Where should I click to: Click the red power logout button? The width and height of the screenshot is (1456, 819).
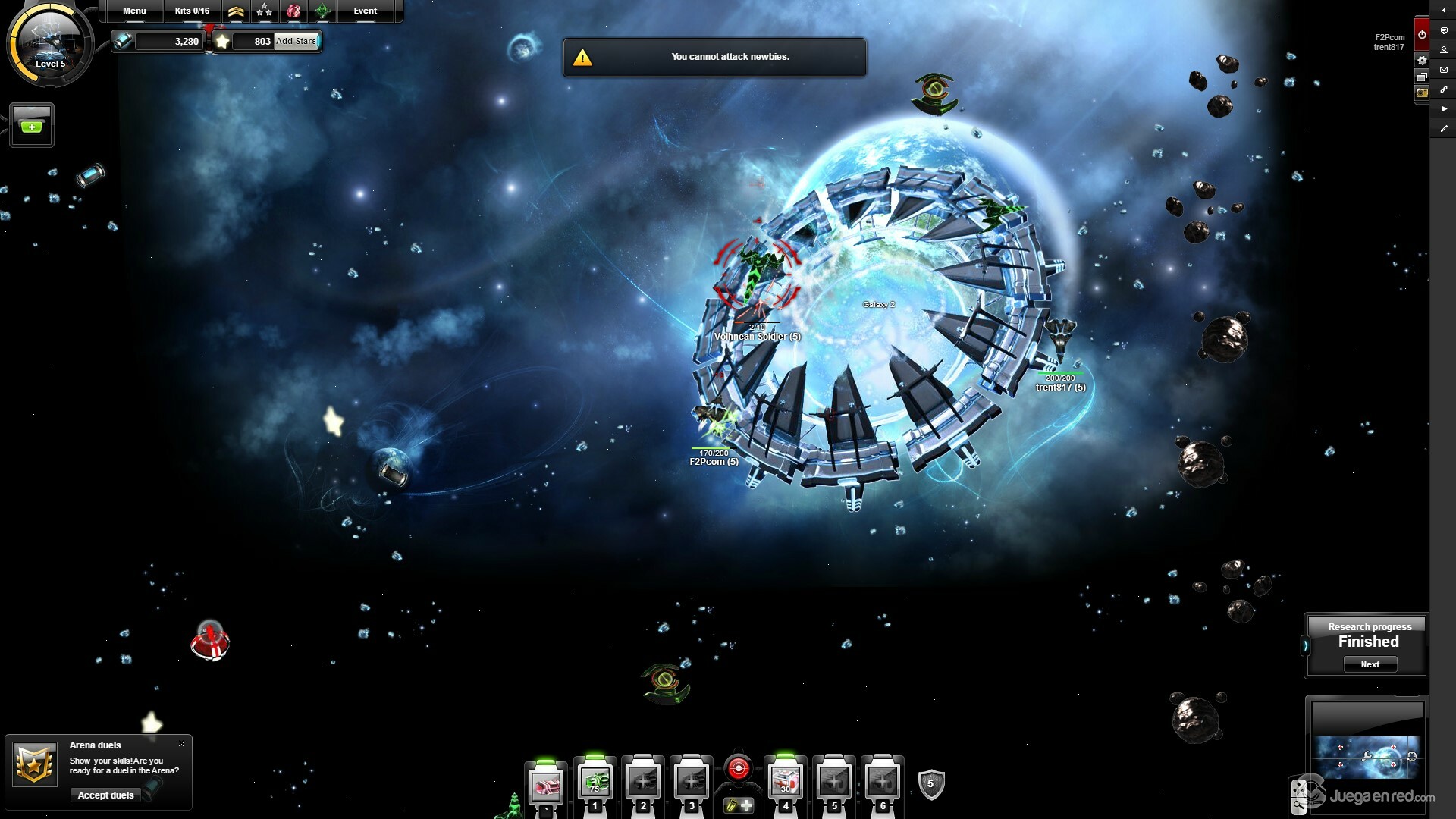(x=1422, y=34)
